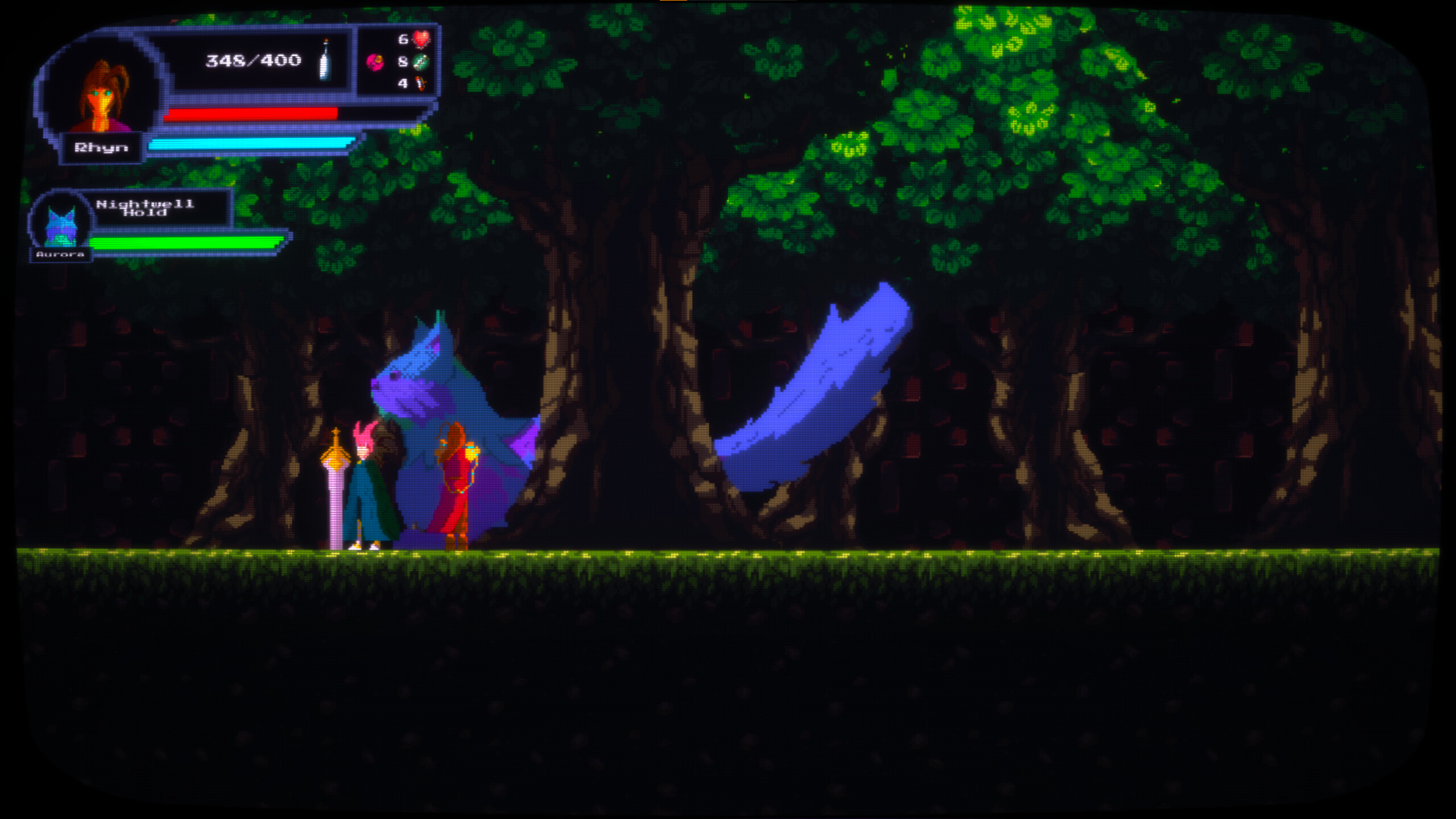This screenshot has height=819, width=1456.
Task: Select the orange flask item icon
Action: (422, 83)
